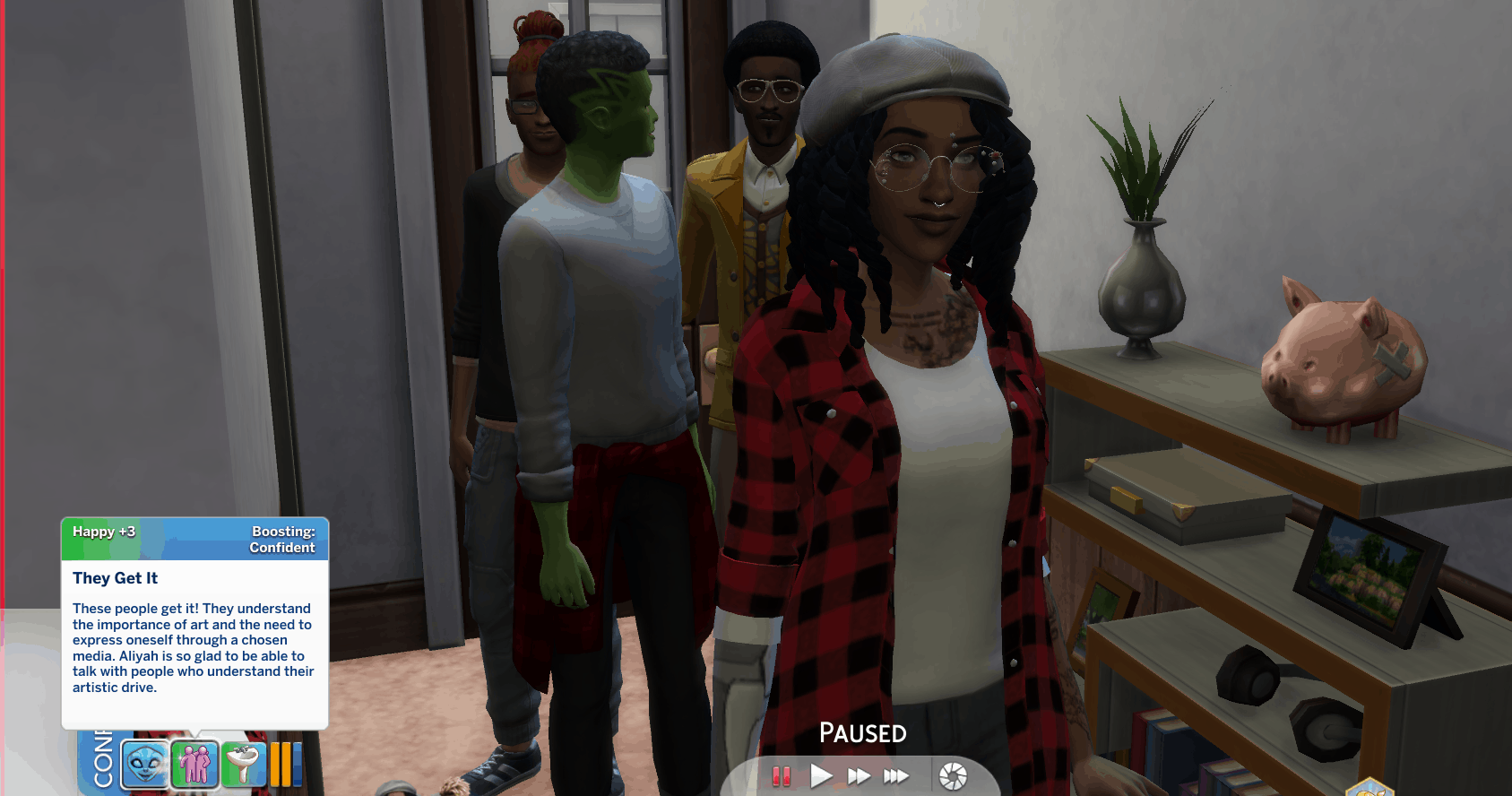Set game speed to double fast-forward
1512x796 pixels.
click(859, 776)
